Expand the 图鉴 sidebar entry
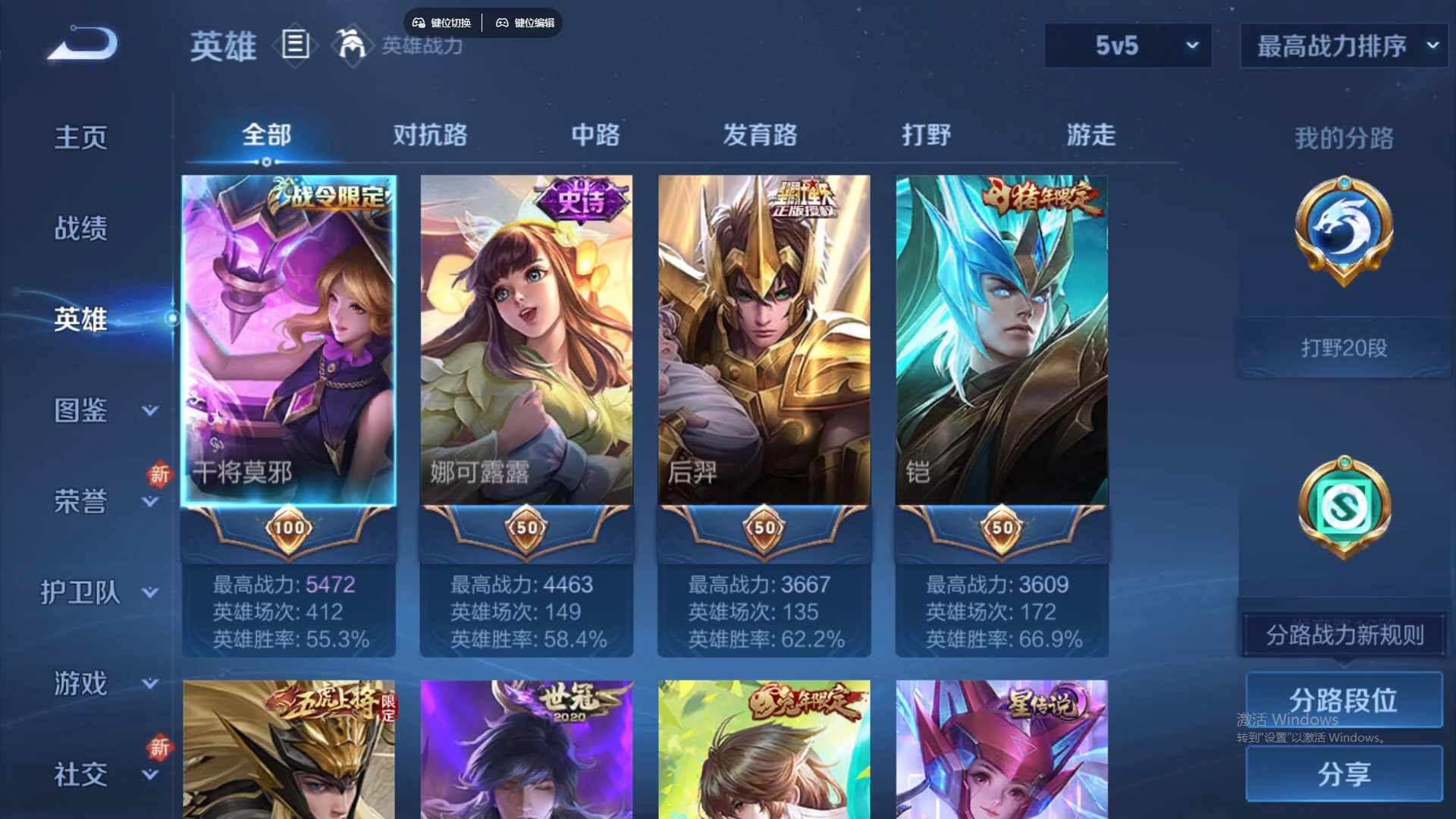 (x=80, y=411)
